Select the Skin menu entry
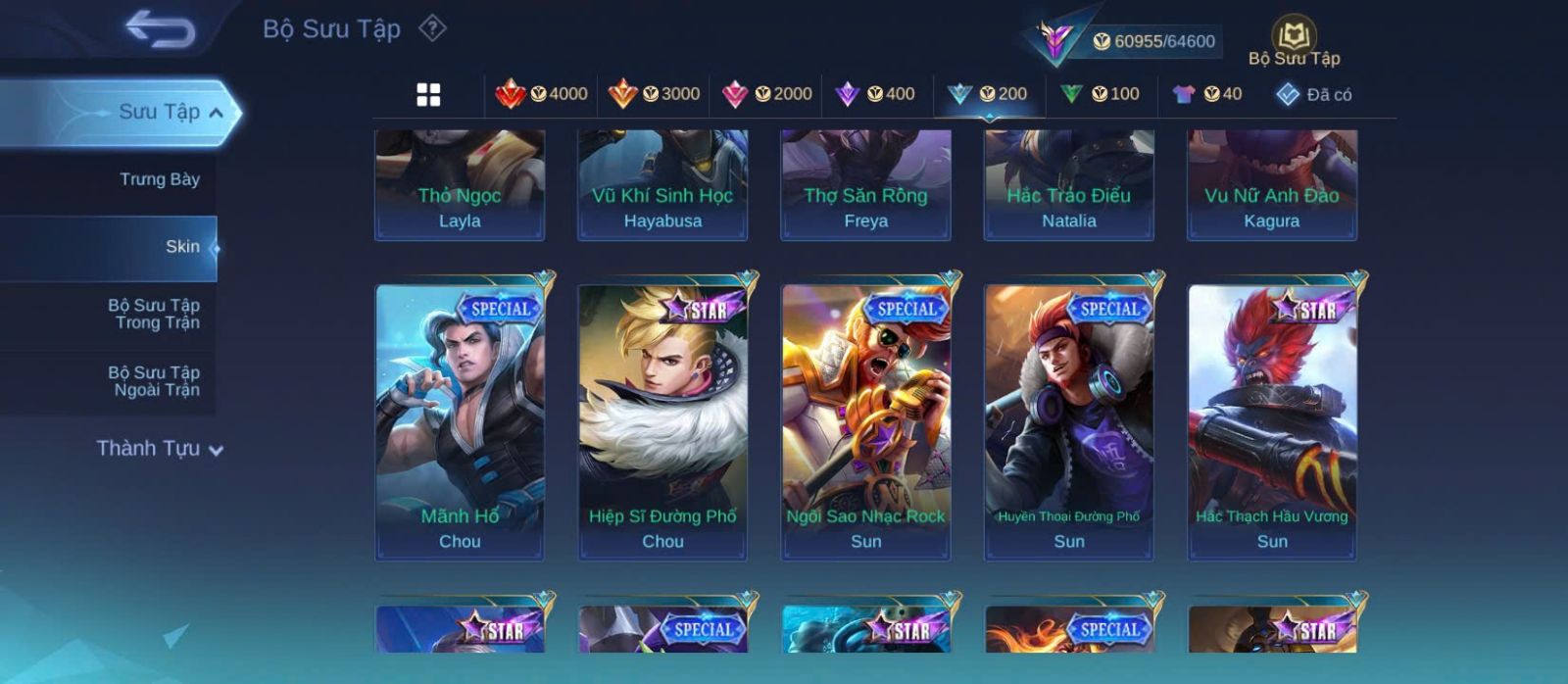Image resolution: width=1568 pixels, height=684 pixels. (182, 247)
